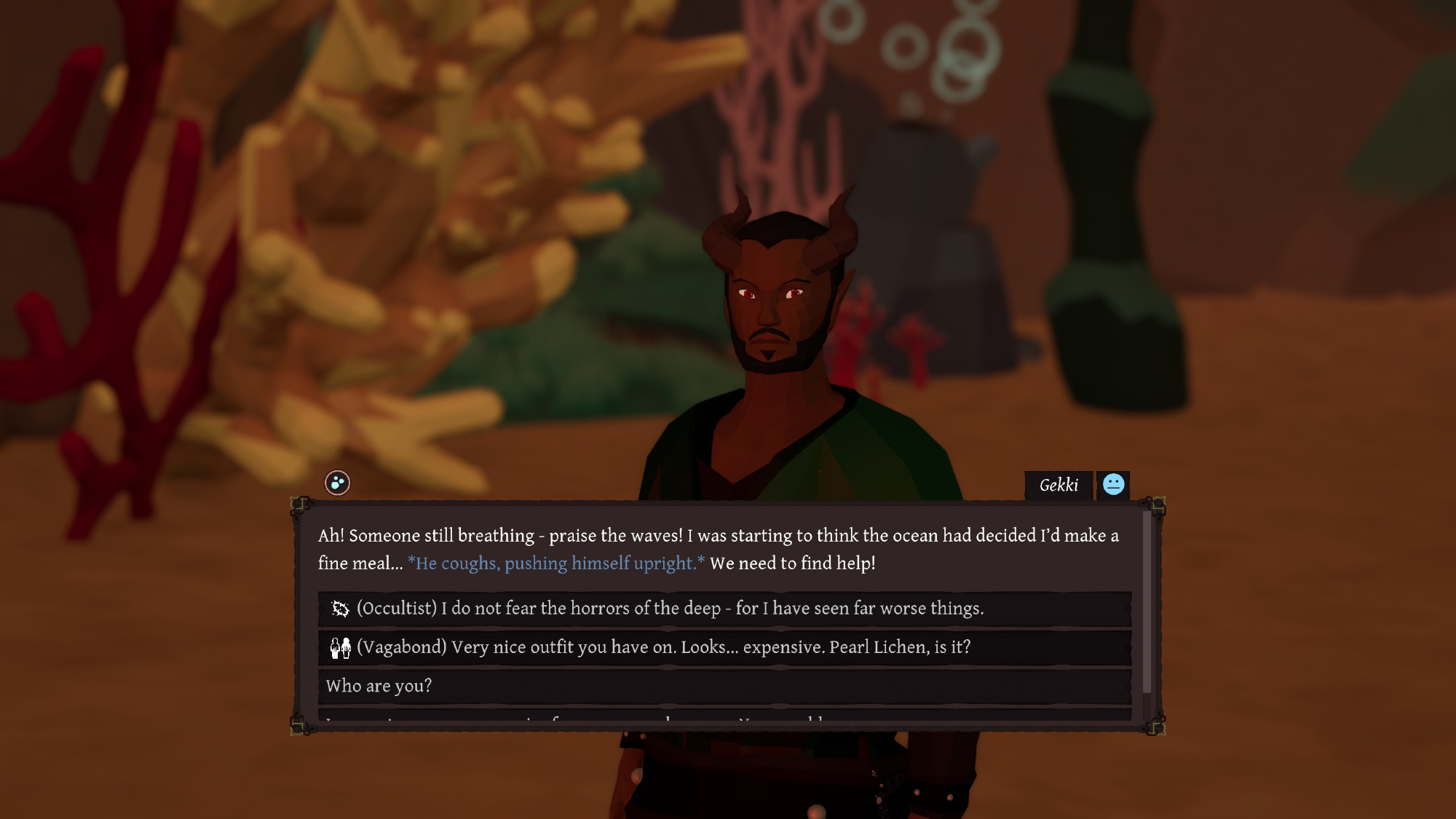This screenshot has height=819, width=1456.
Task: Click the blue face icon beside Gekki
Action: (x=1113, y=485)
